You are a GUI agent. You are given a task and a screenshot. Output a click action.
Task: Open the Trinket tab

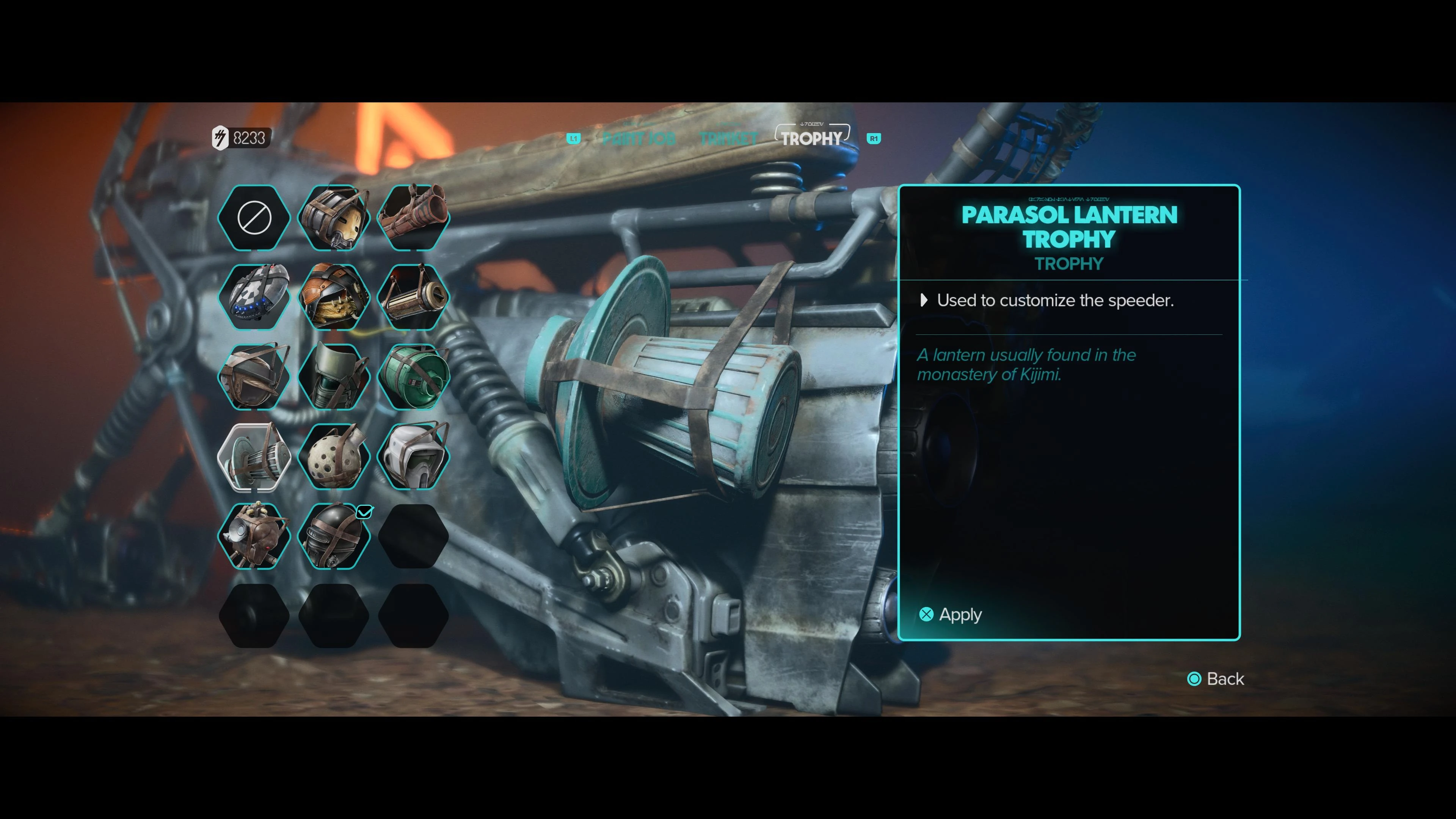pos(728,138)
